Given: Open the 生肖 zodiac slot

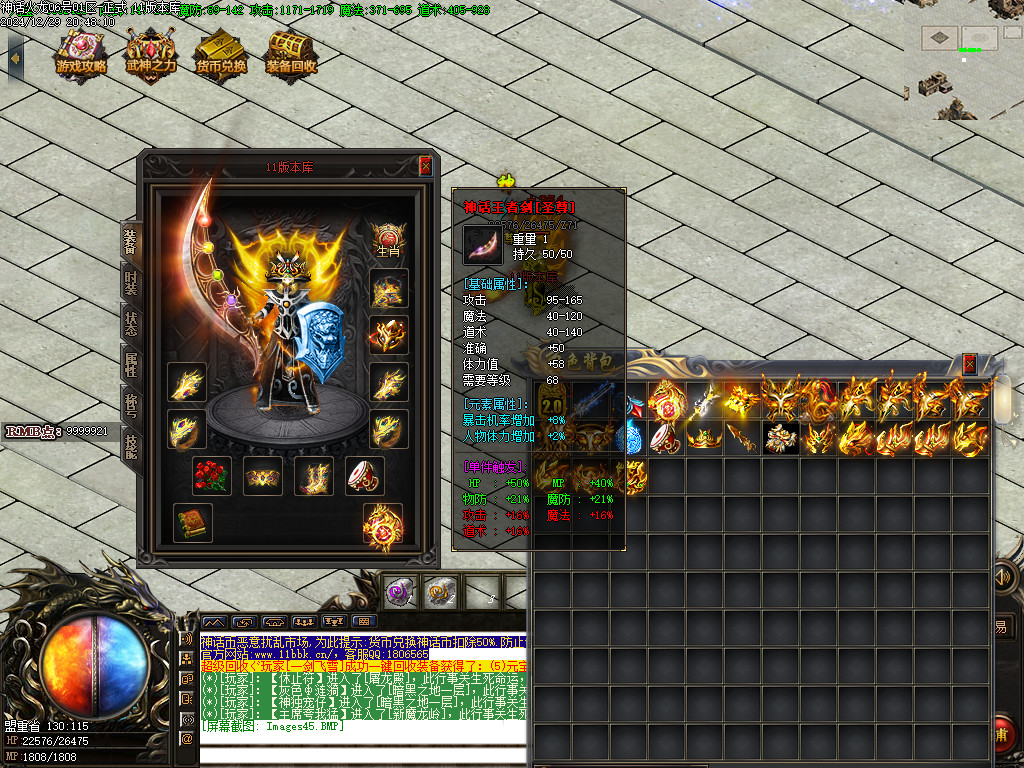Looking at the screenshot, I should coord(388,240).
